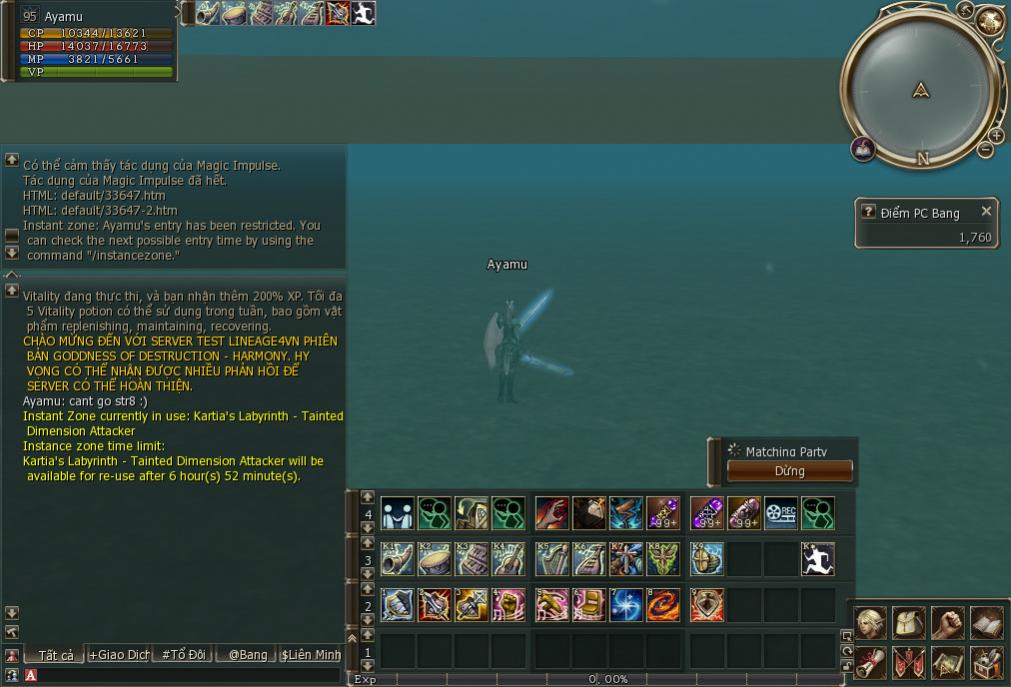Open the character status menu portrait icon
The image size is (1011, 687).
pyautogui.click(x=870, y=623)
